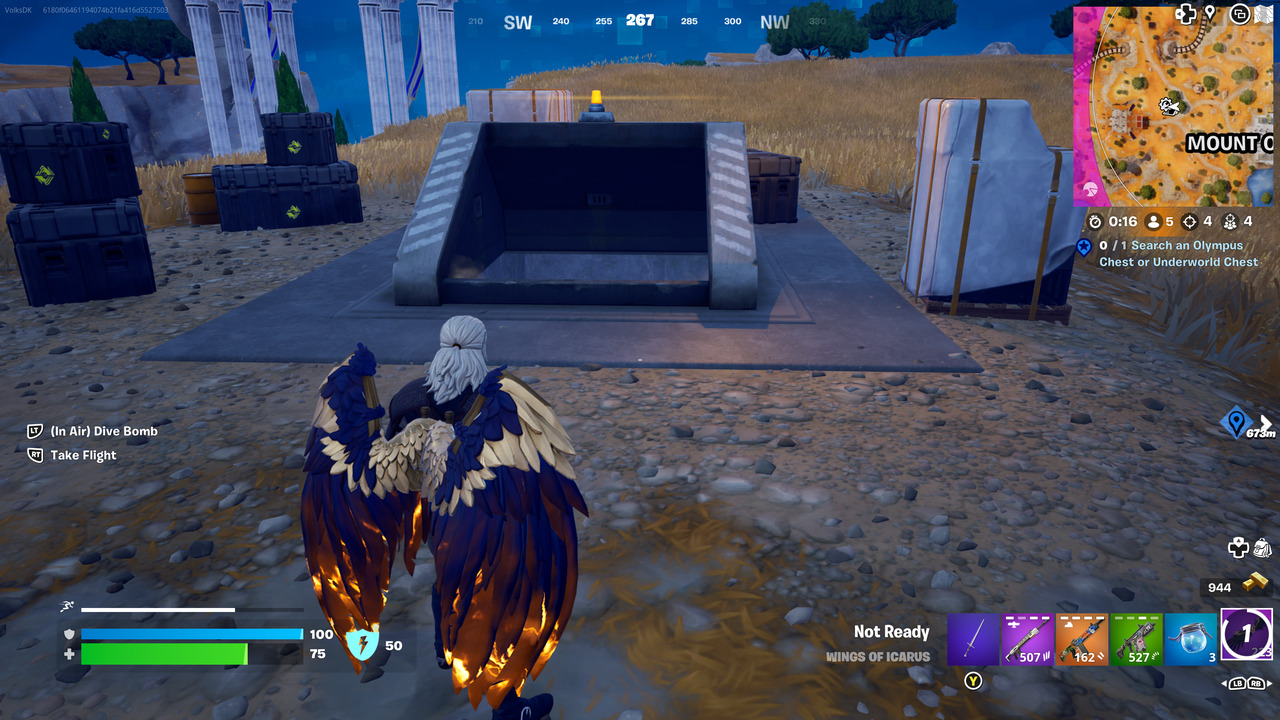Select the sword in the first hotbar slot
1280x720 pixels.
pyautogui.click(x=973, y=638)
